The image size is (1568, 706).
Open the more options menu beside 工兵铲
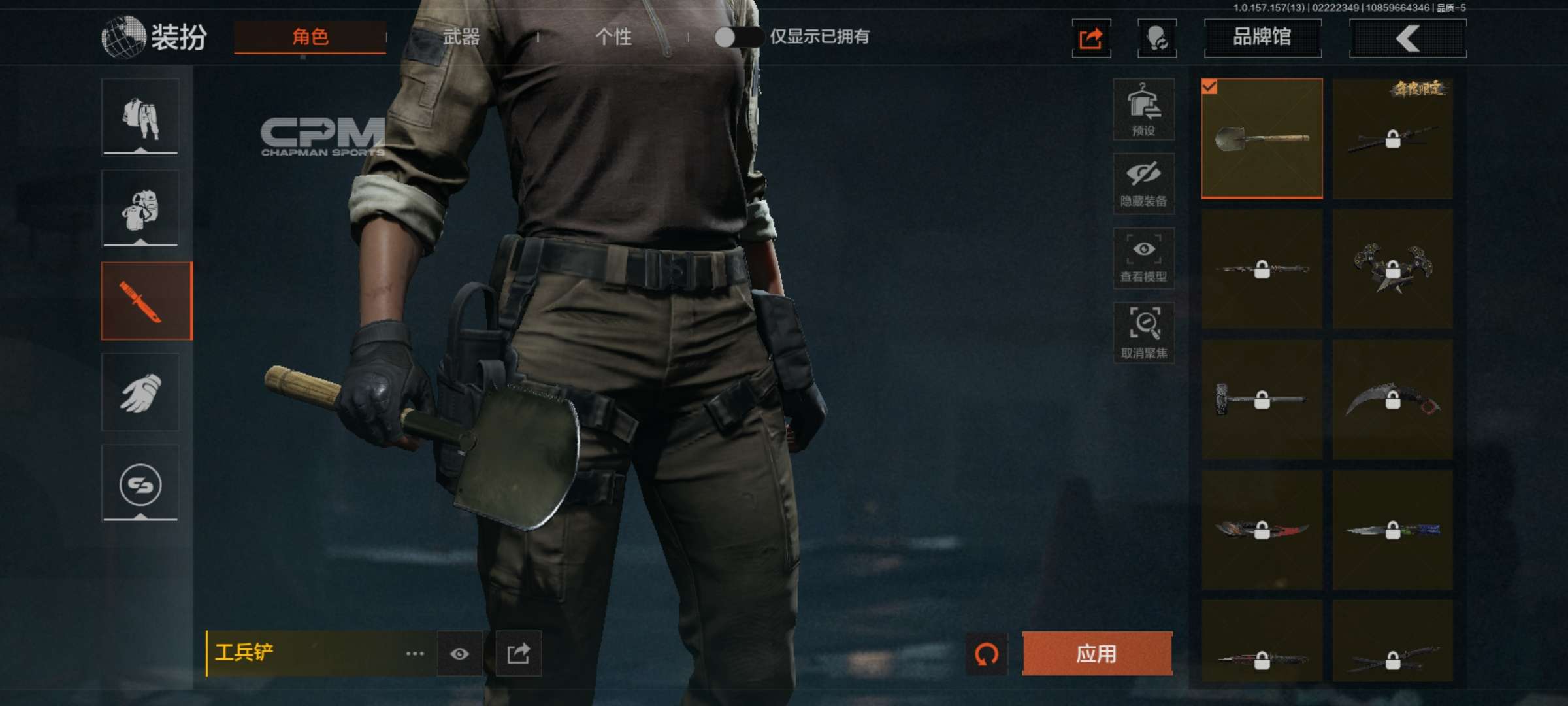[414, 654]
